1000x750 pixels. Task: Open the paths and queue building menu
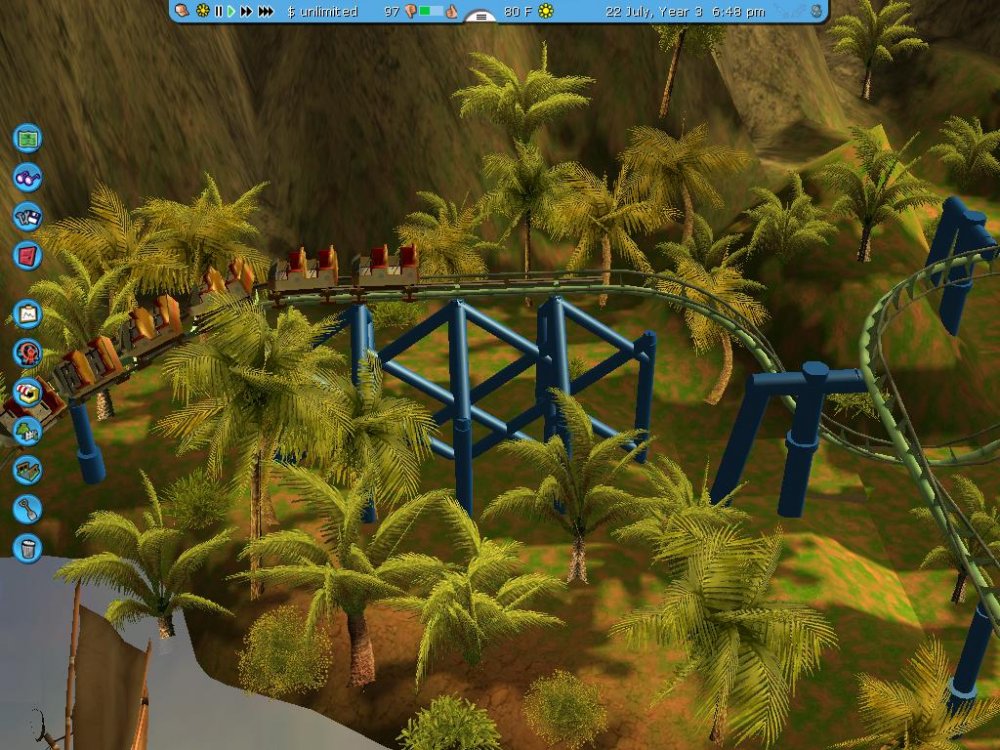tap(27, 469)
